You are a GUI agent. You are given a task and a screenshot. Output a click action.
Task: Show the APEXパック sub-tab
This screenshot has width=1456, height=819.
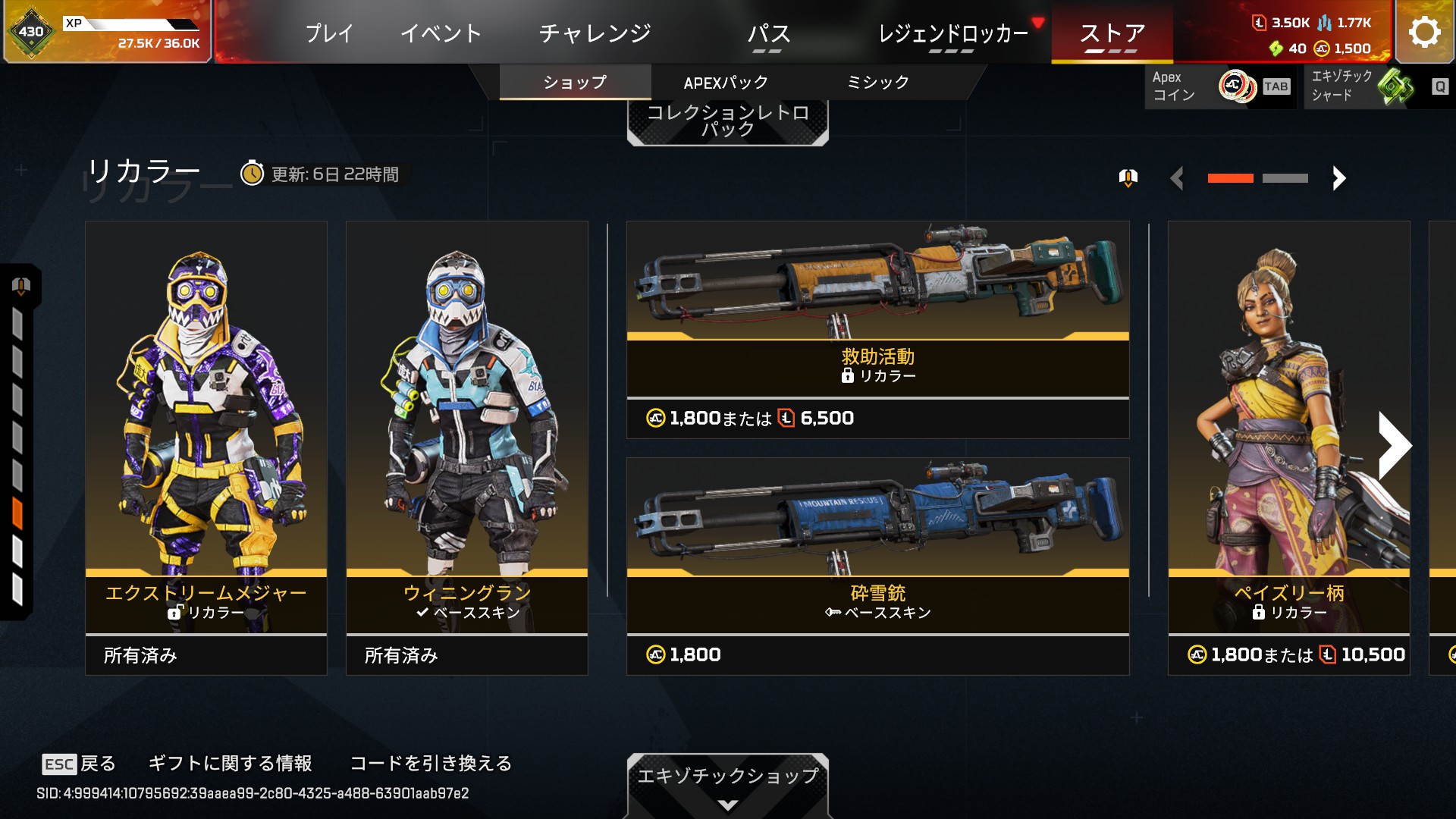[726, 82]
